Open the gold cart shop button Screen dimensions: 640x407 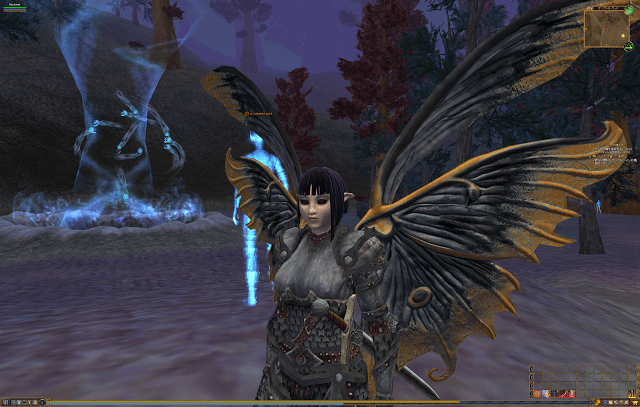point(634,402)
